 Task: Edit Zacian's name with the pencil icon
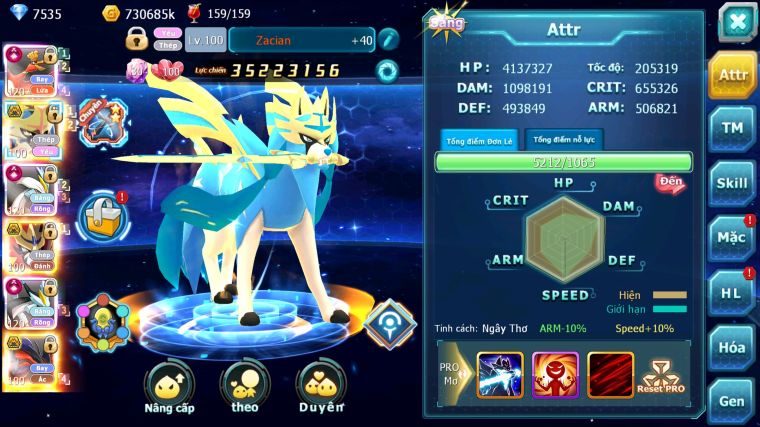pos(389,40)
